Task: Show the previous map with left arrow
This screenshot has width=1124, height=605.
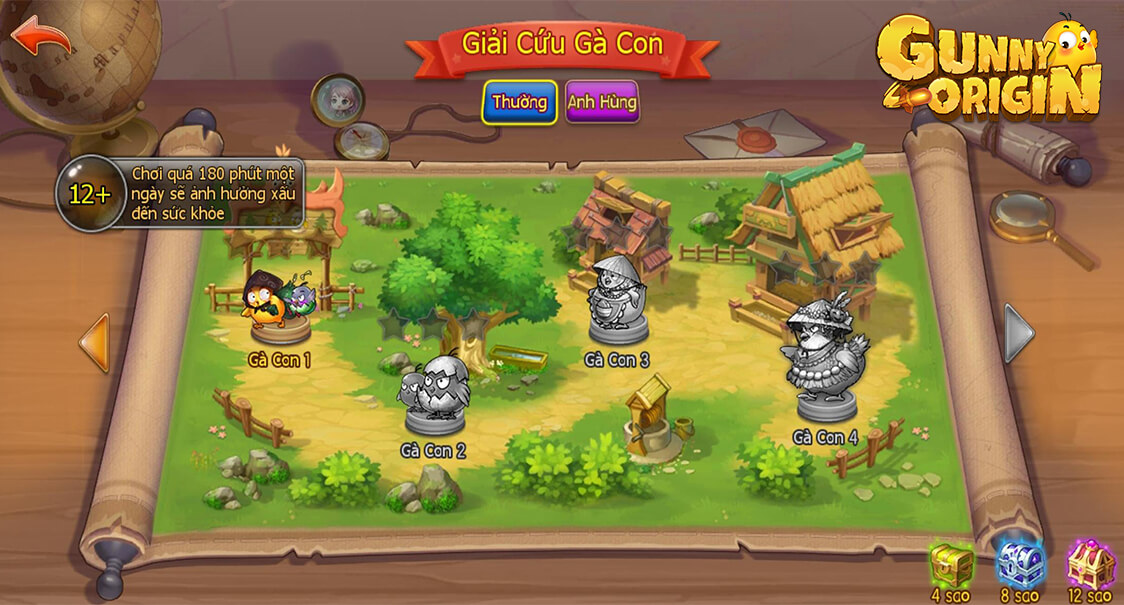Action: 94,342
